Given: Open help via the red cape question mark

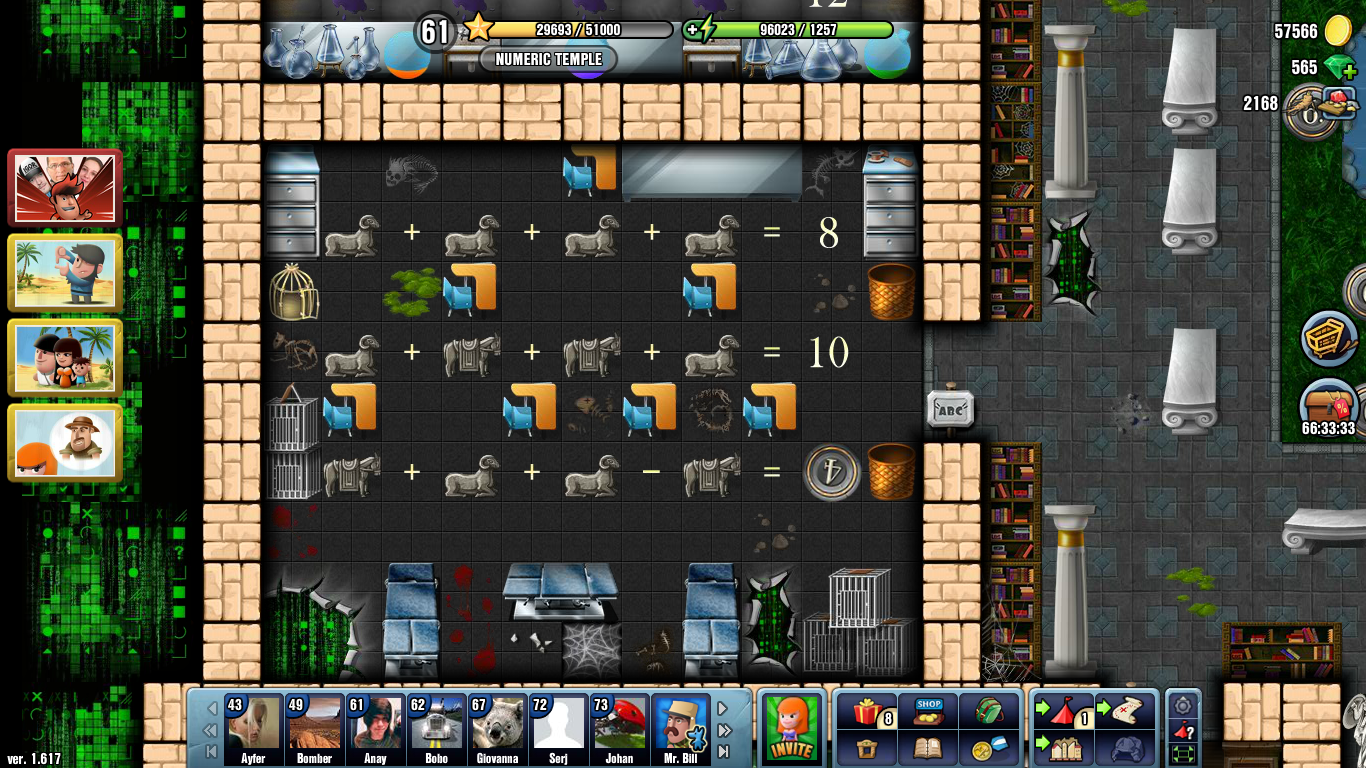Looking at the screenshot, I should tap(1182, 730).
